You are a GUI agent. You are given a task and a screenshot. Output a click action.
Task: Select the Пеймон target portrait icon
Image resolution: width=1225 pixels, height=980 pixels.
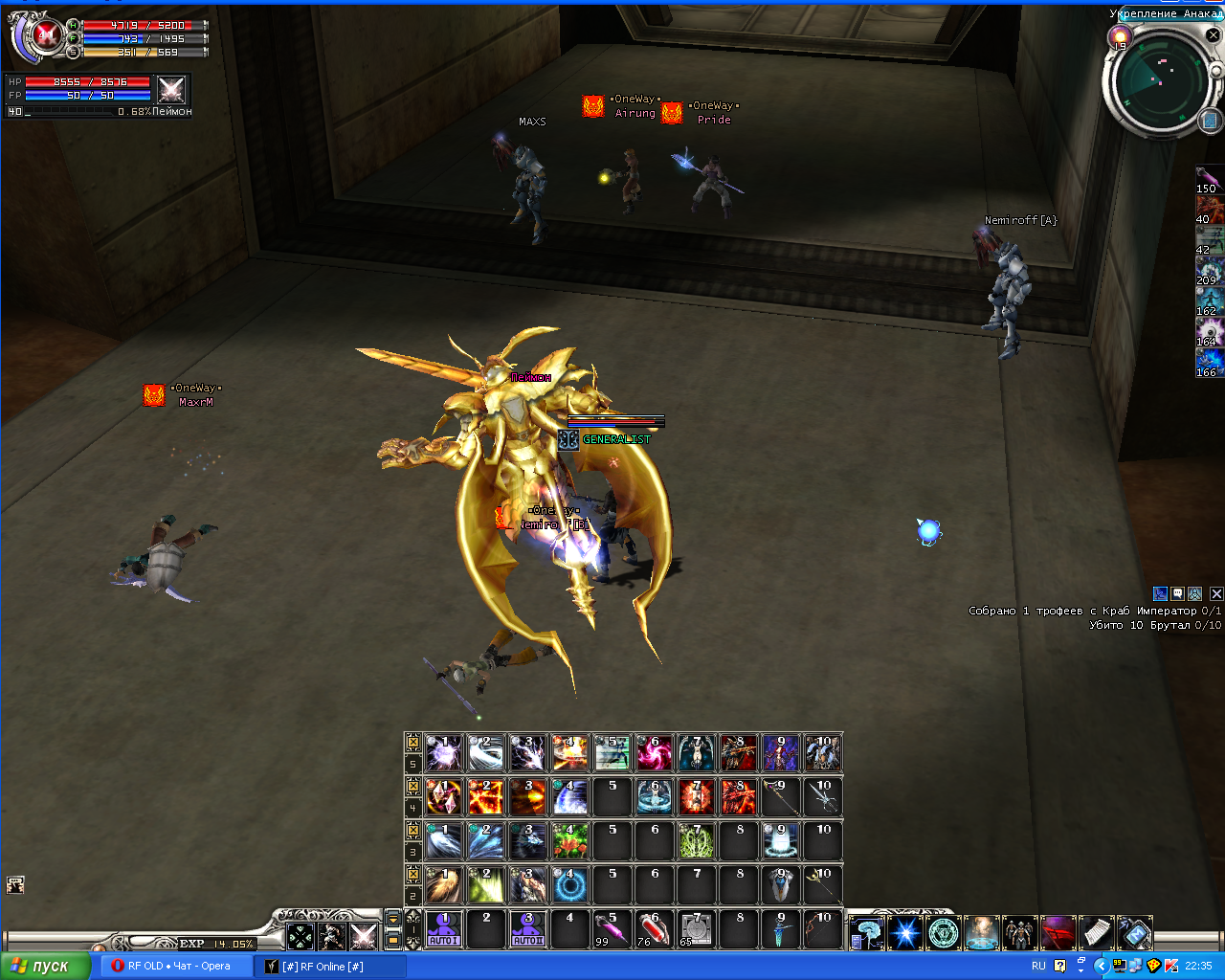(171, 90)
